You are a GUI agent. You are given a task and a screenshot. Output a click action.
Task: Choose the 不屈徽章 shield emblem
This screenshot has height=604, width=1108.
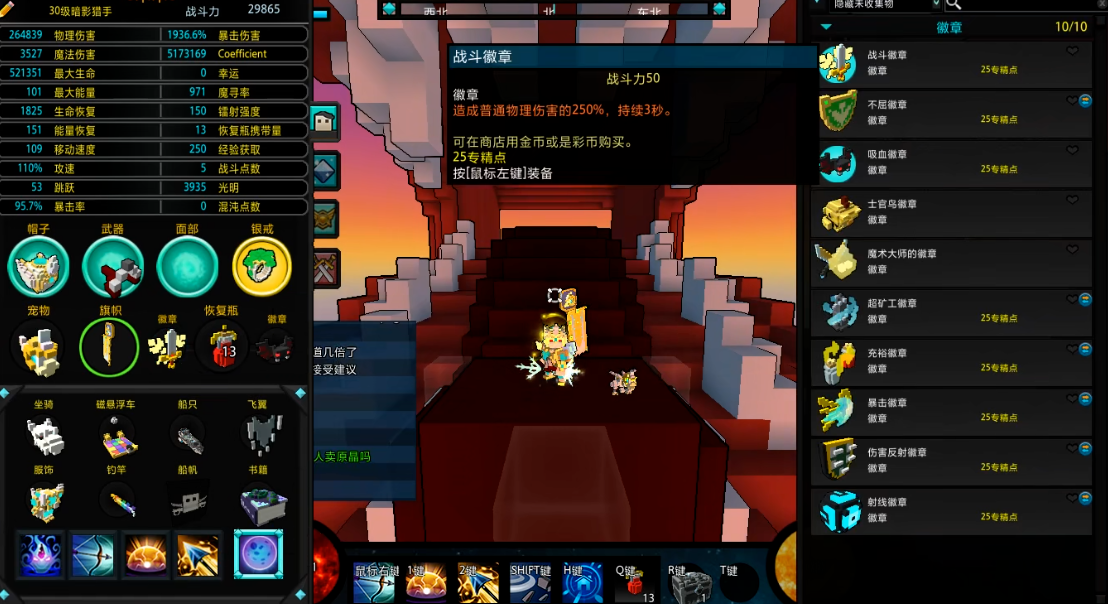[x=950, y=112]
